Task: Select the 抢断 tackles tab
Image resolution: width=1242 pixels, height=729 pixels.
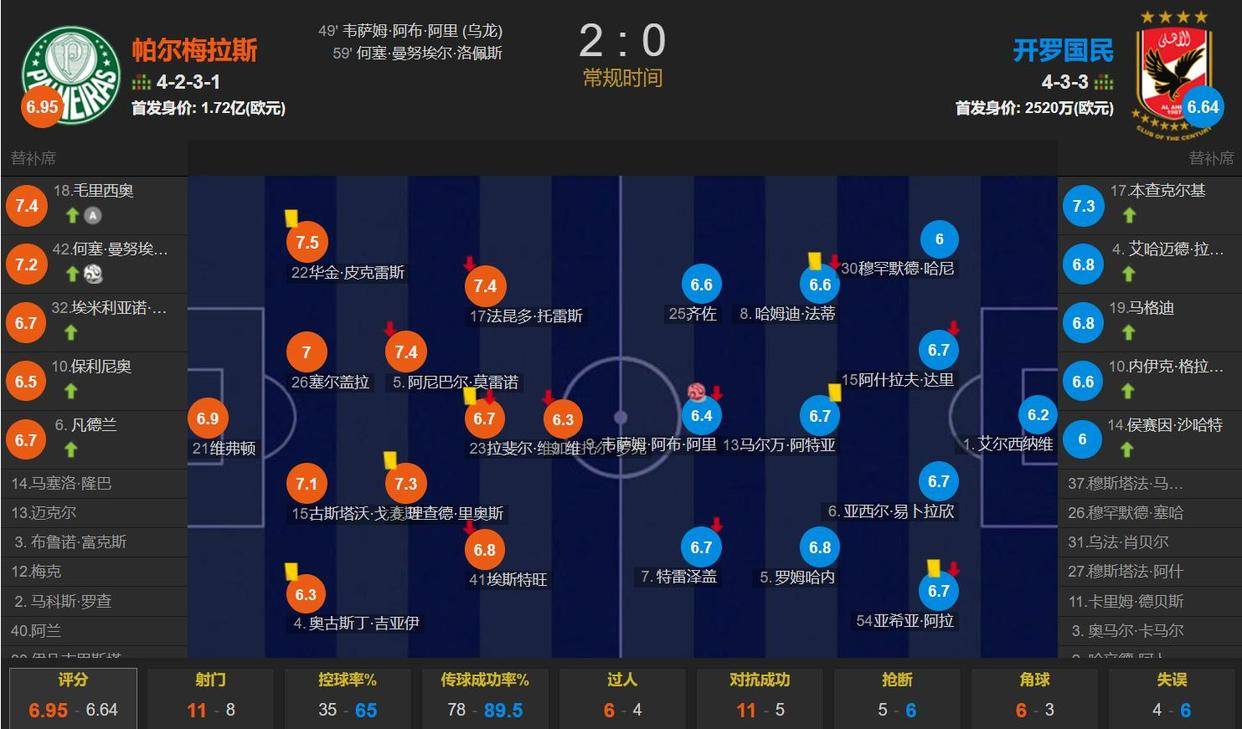Action: [897, 695]
